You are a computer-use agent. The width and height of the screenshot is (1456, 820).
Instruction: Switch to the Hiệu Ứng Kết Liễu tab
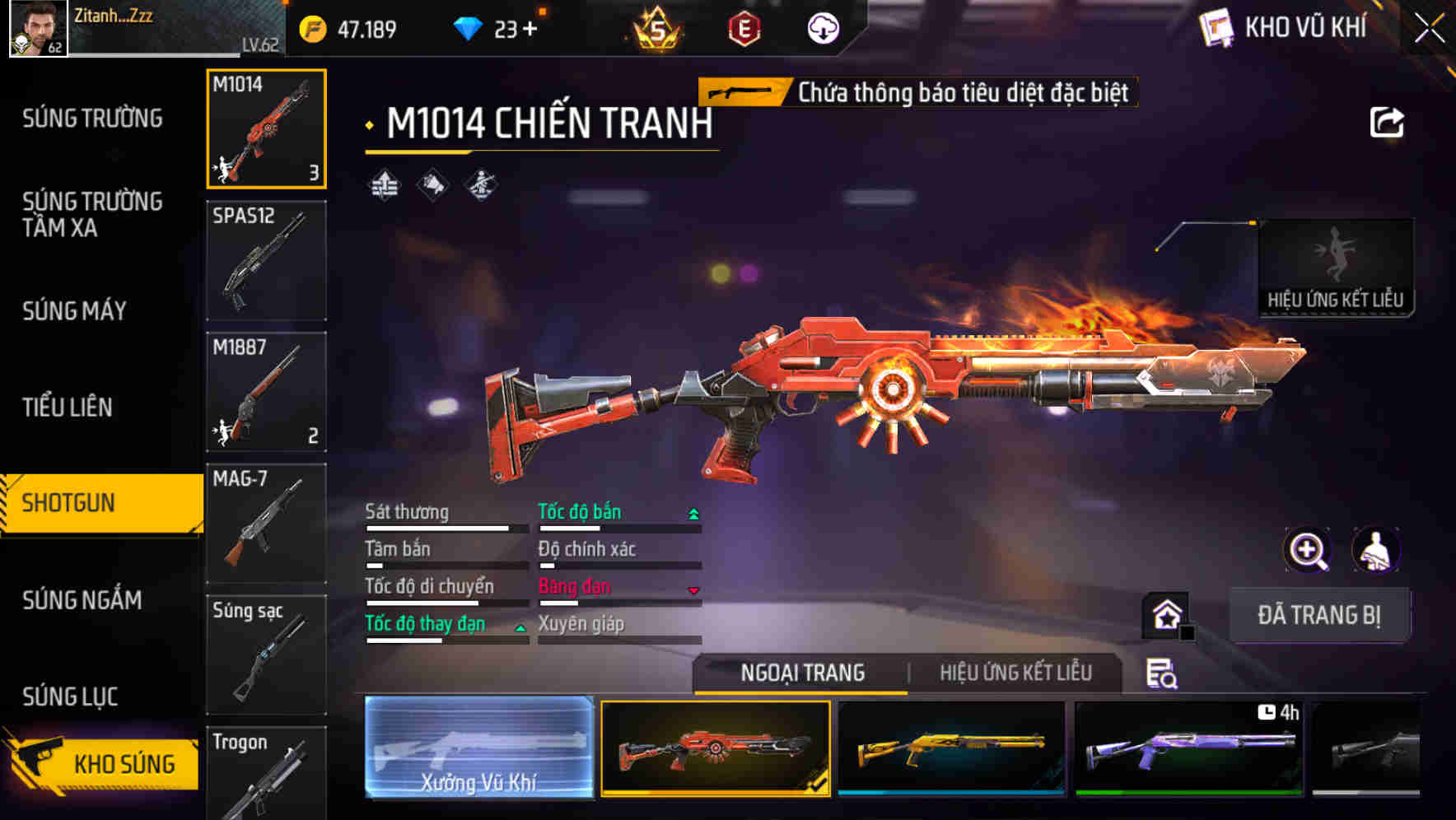tap(1015, 673)
